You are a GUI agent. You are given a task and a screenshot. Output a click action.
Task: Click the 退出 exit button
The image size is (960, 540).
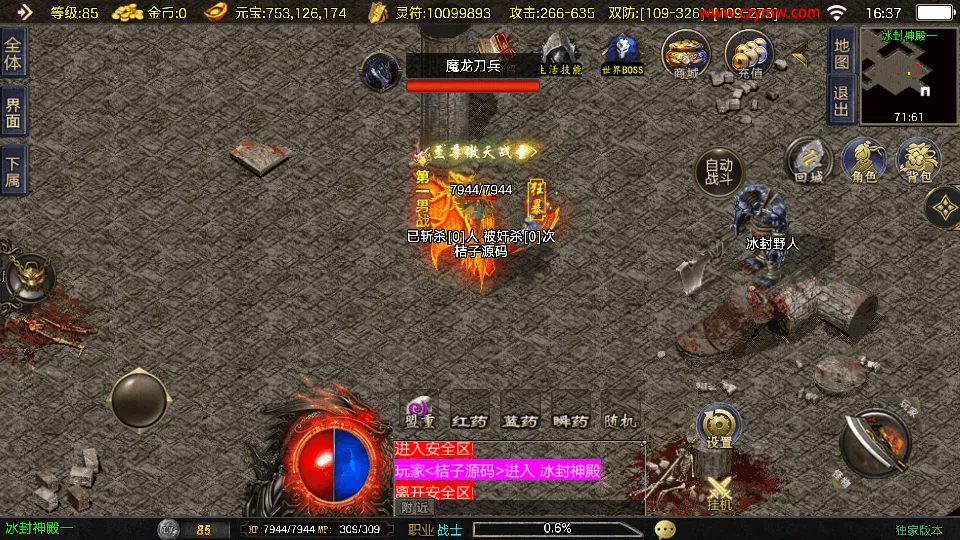842,100
